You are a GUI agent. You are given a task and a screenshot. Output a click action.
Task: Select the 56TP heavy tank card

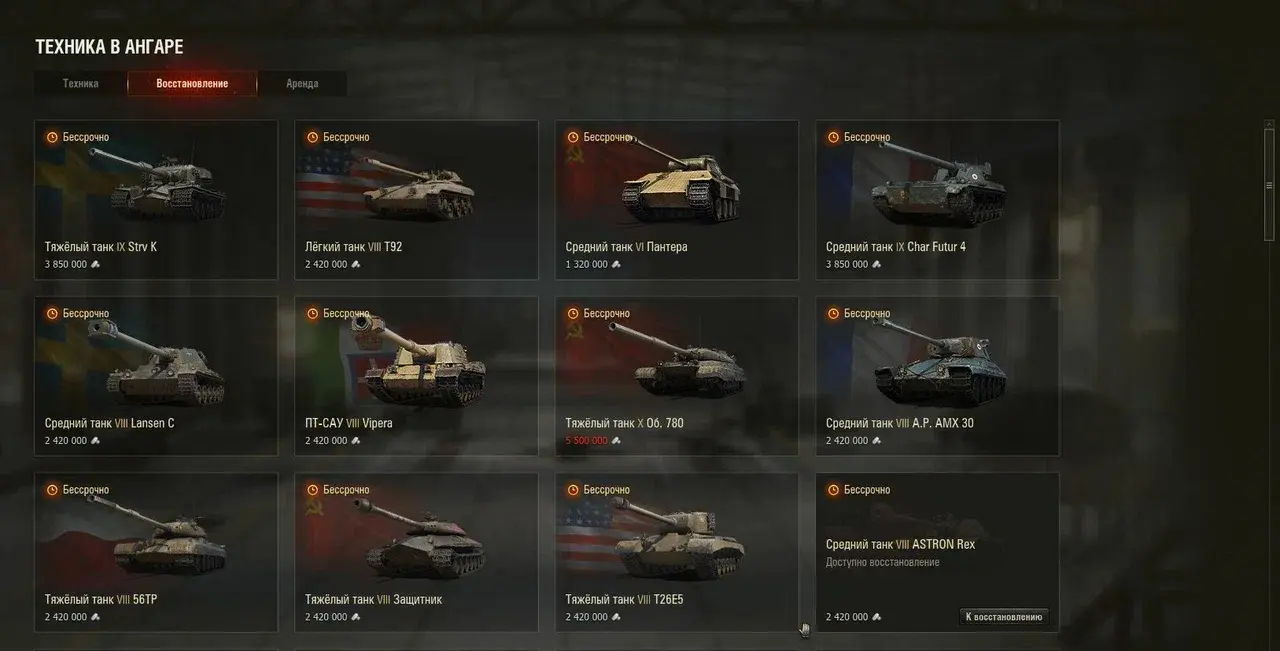click(x=156, y=552)
